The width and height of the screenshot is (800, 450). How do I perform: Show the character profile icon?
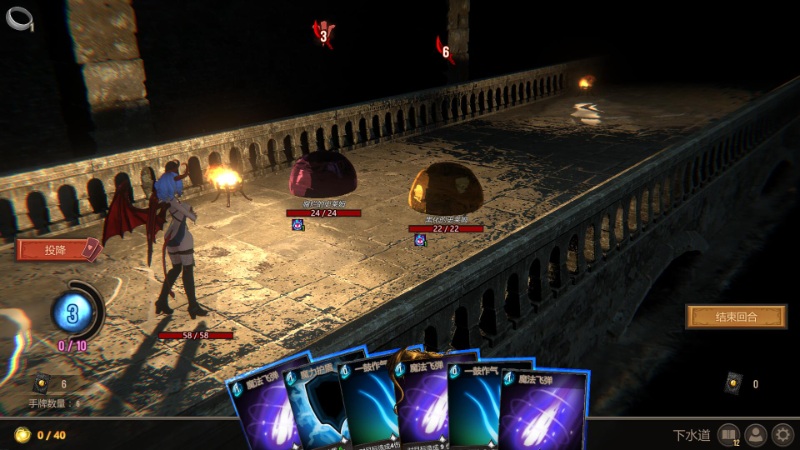click(x=755, y=435)
